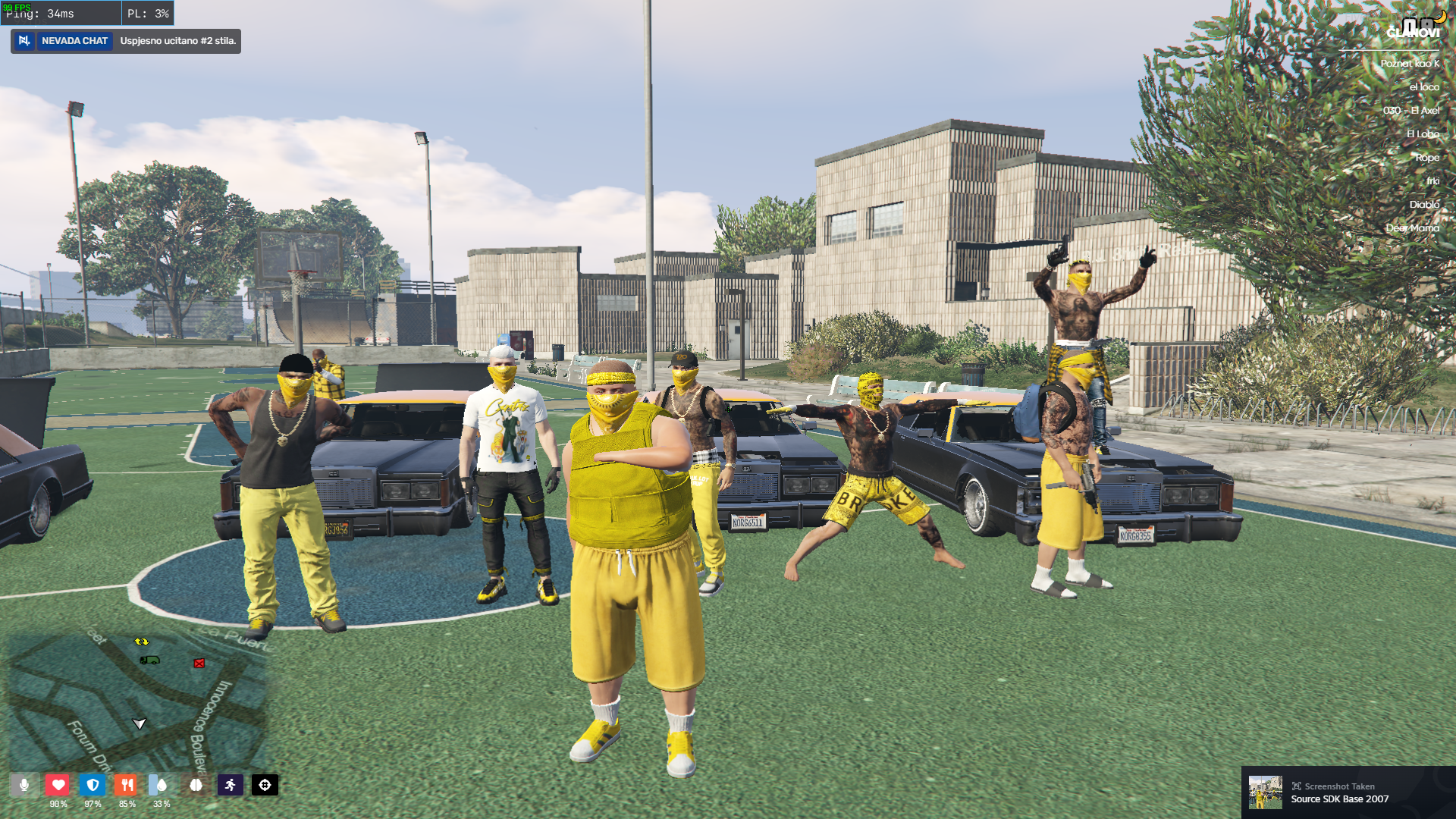
Task: Click the 'Diablo' name in member list
Action: tap(1424, 205)
